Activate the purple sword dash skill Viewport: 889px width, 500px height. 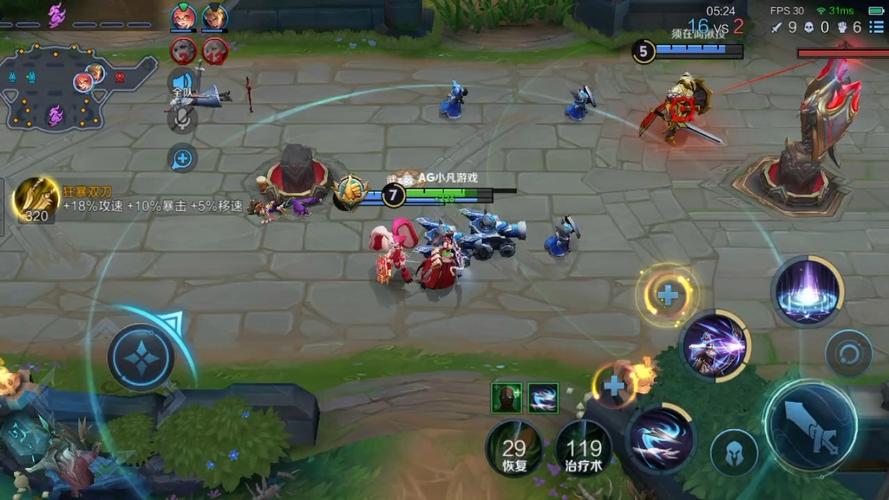point(714,346)
